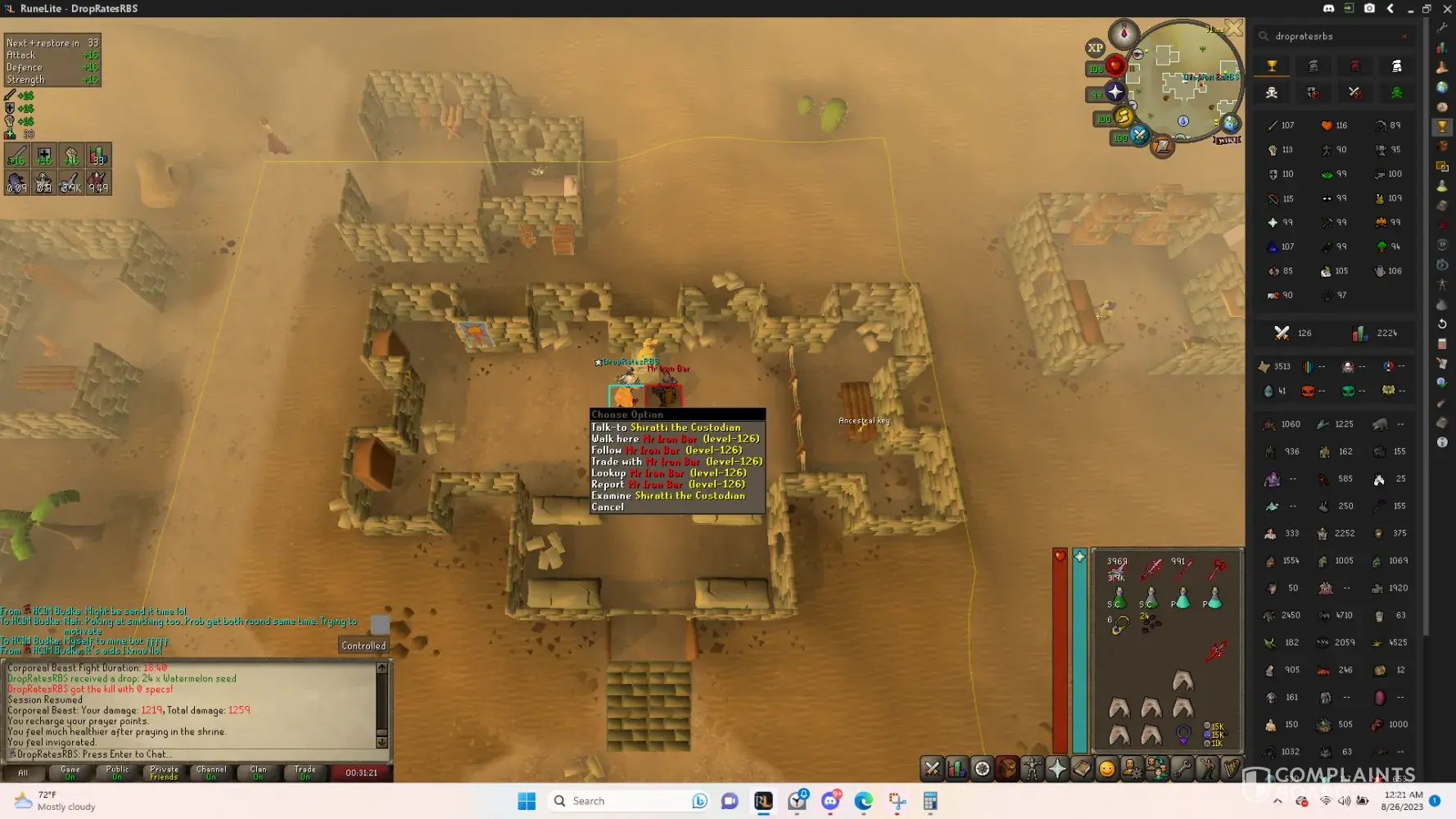Open the Skills bar-chart tab
1456x819 pixels.
(x=956, y=768)
